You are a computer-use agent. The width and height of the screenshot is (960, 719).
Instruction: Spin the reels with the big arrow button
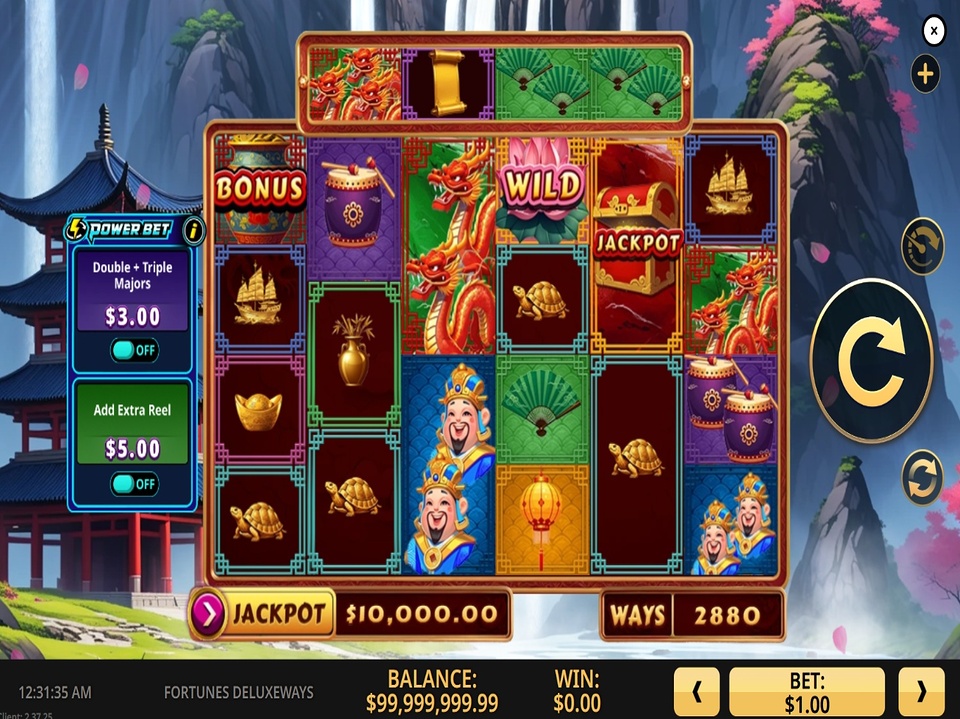871,361
